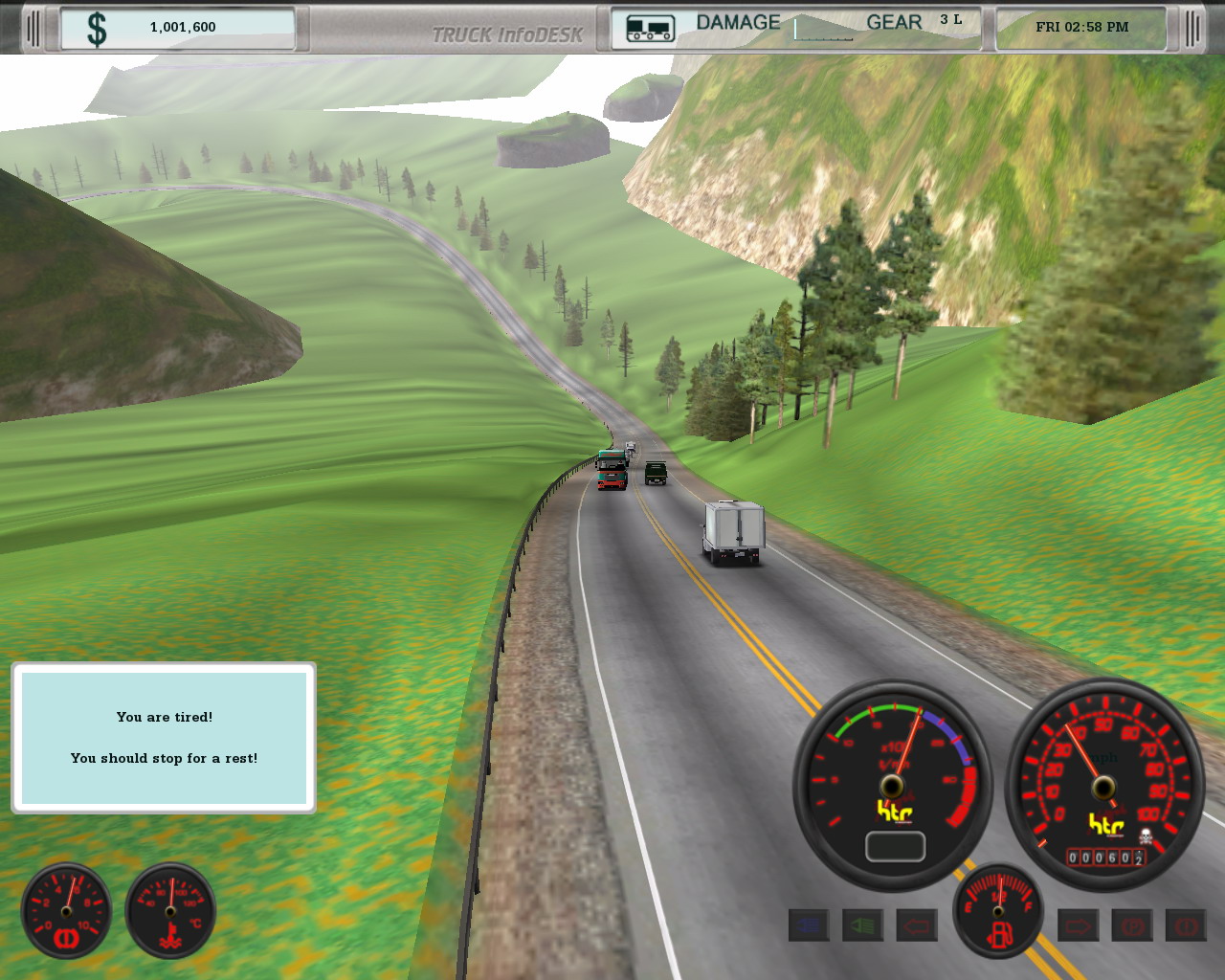Open the Truck InfoDESK panel
The image size is (1225, 980).
507,35
